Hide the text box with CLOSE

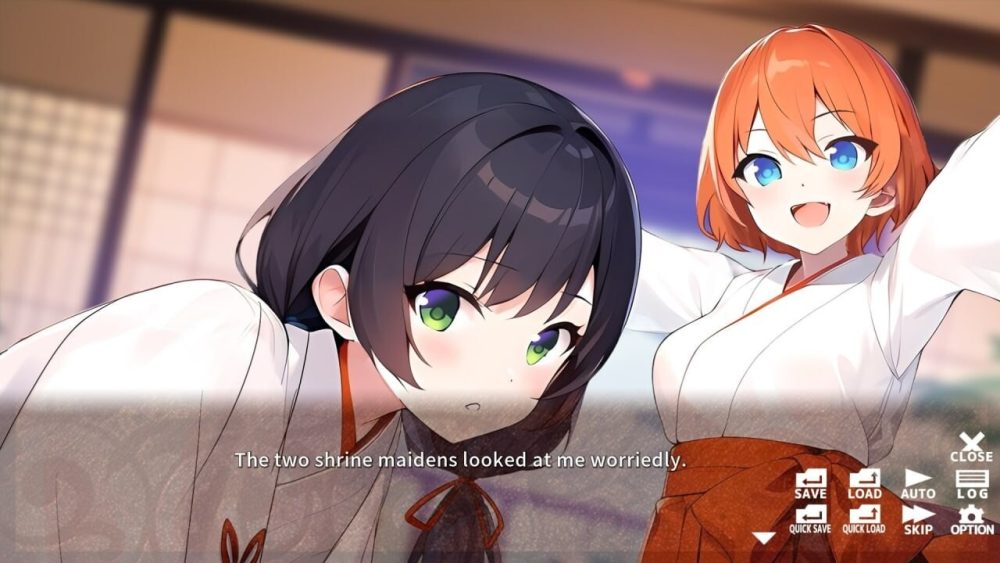[x=972, y=446]
